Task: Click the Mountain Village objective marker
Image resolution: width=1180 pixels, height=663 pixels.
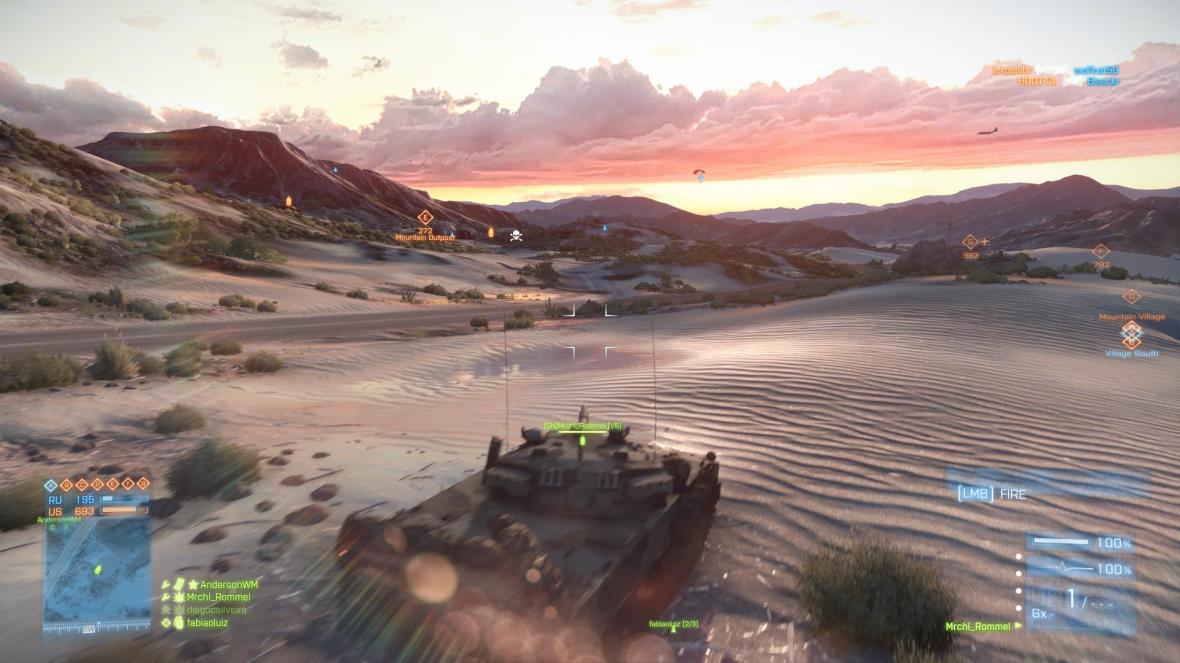Action: pyautogui.click(x=1131, y=296)
